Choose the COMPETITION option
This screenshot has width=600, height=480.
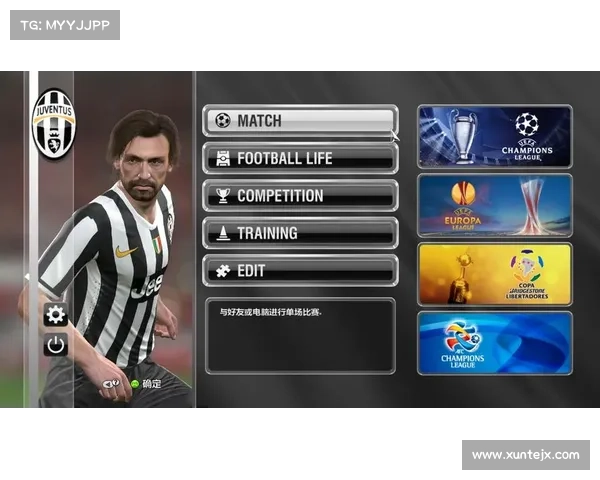(300, 196)
